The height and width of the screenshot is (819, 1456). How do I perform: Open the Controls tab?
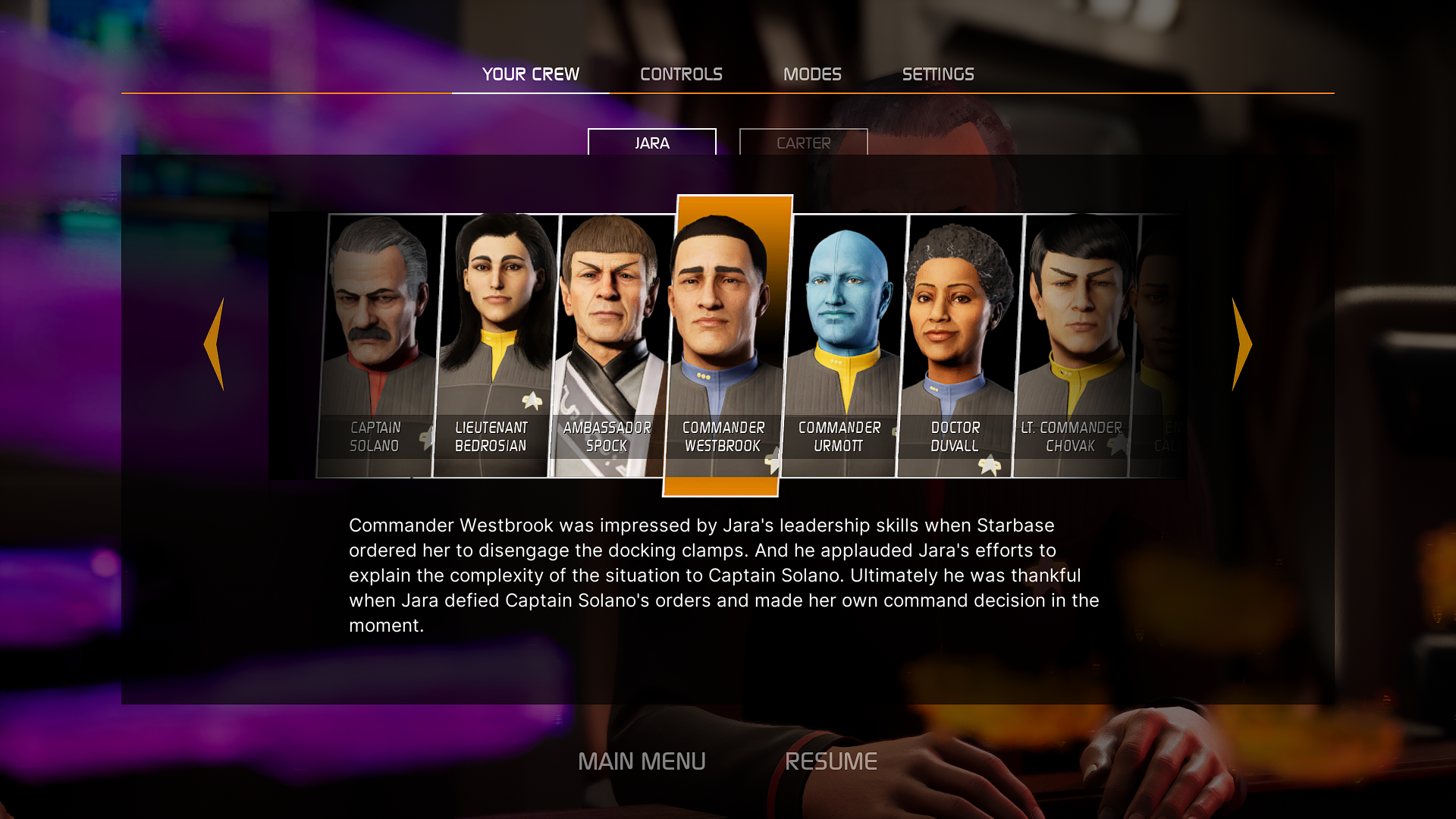[681, 74]
